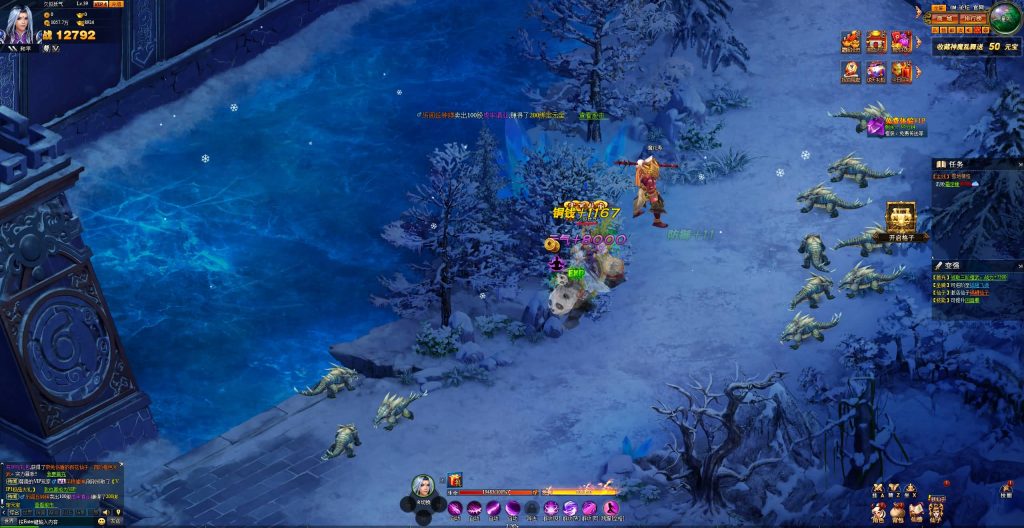Click the chat input field
Screen dimensions: 1024x528
(x=60, y=521)
